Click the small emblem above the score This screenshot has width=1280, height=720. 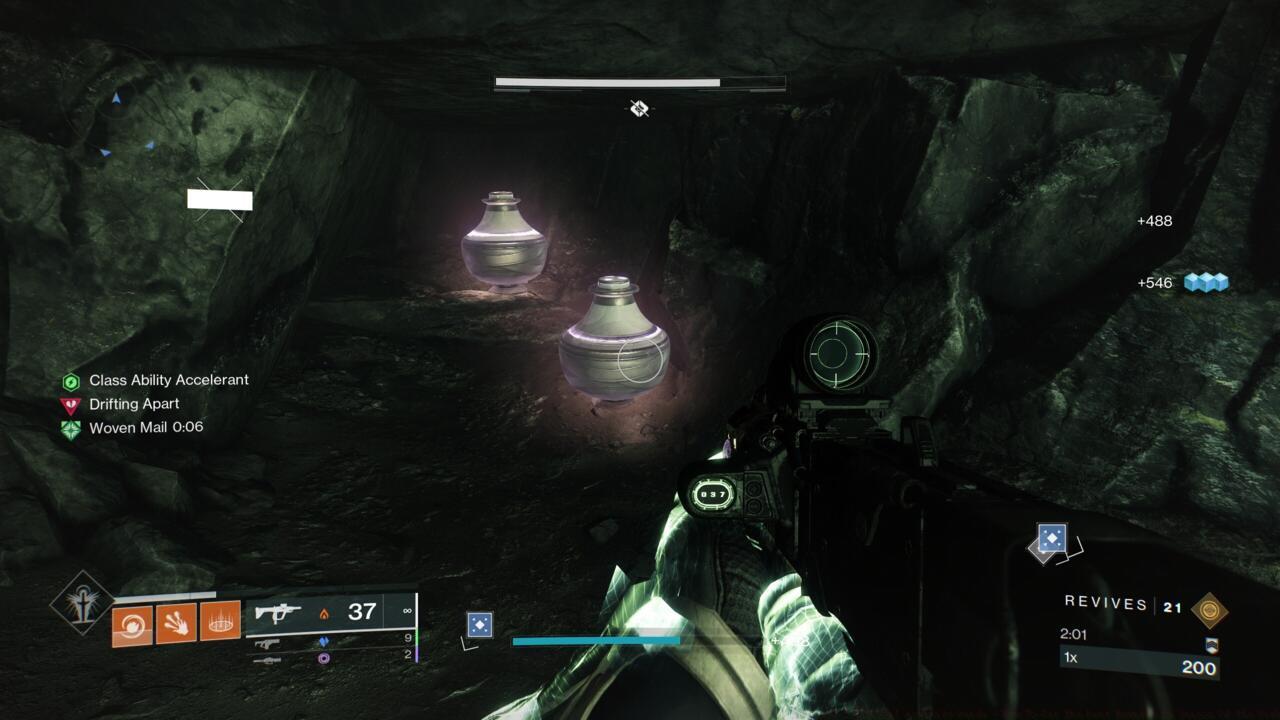1212,645
